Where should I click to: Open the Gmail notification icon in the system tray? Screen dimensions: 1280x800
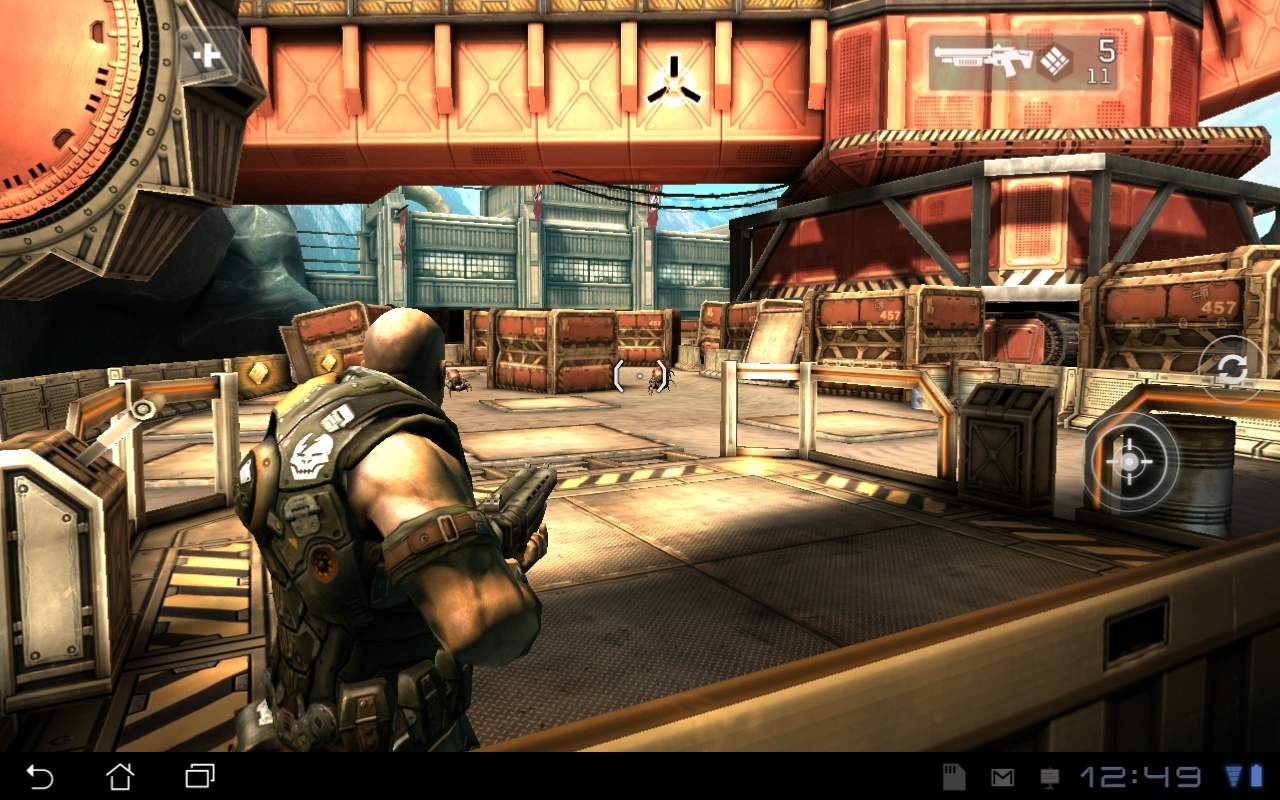1002,775
